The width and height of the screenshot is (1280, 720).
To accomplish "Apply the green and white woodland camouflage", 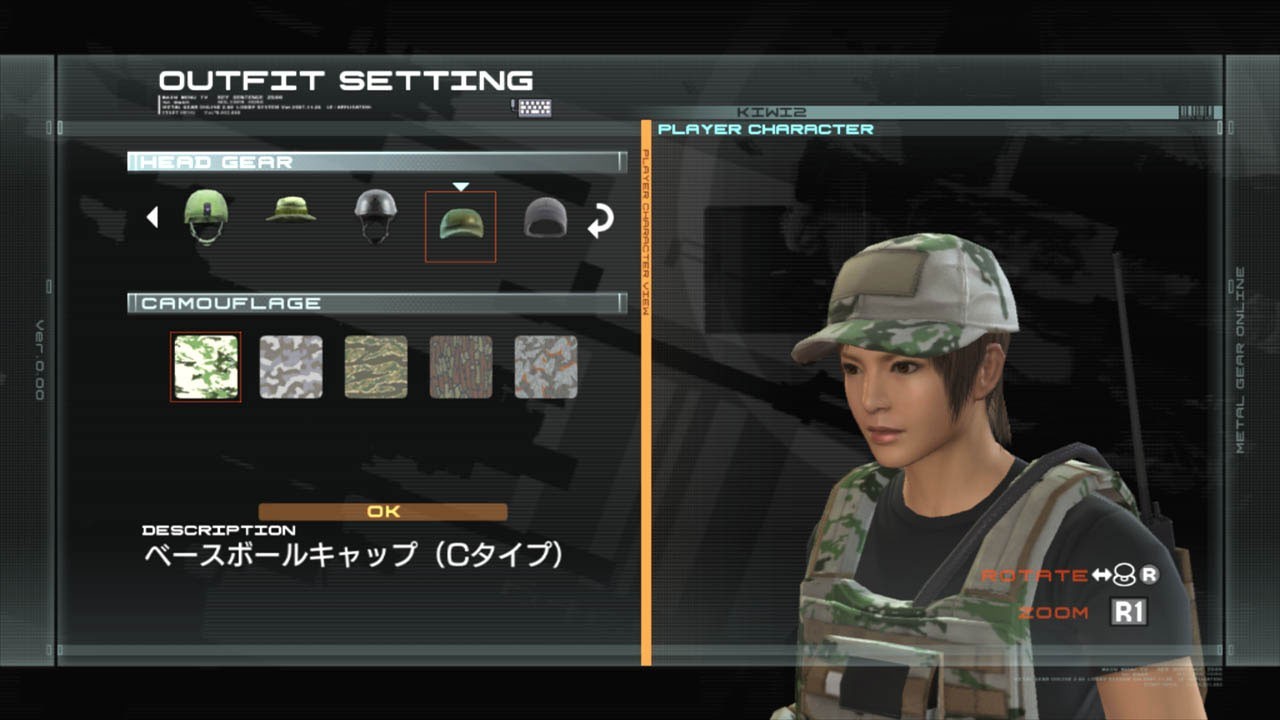I will tap(206, 367).
